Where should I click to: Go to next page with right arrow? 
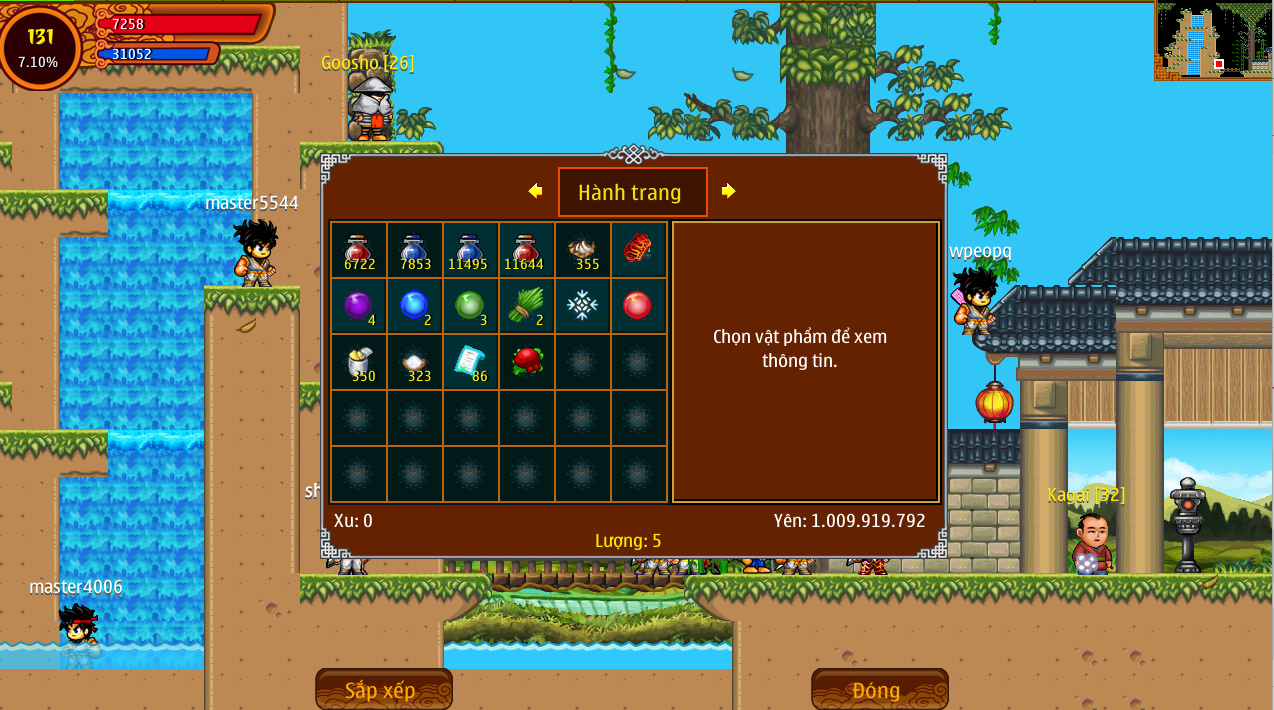728,191
